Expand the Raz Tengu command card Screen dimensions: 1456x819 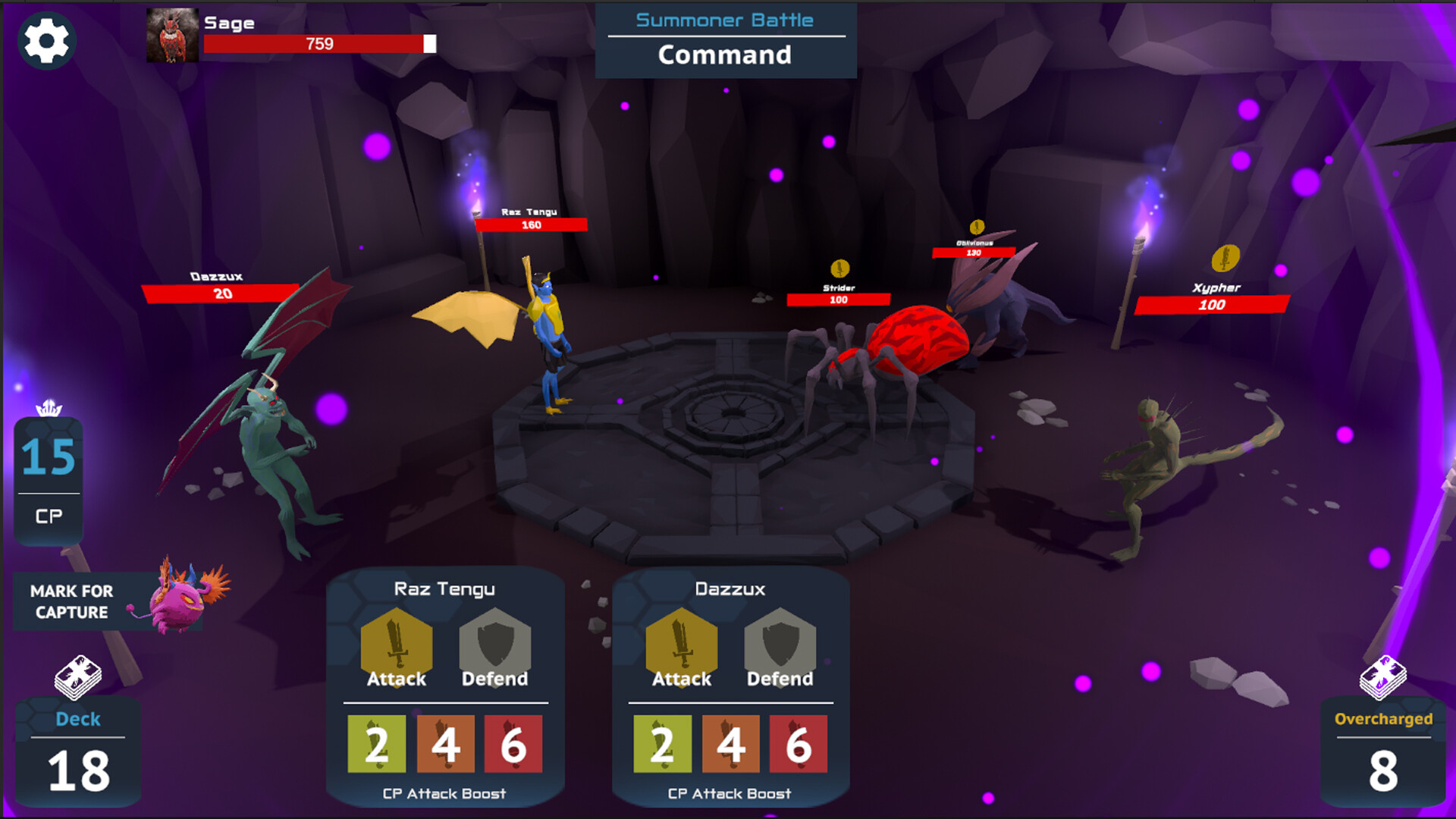[445, 588]
